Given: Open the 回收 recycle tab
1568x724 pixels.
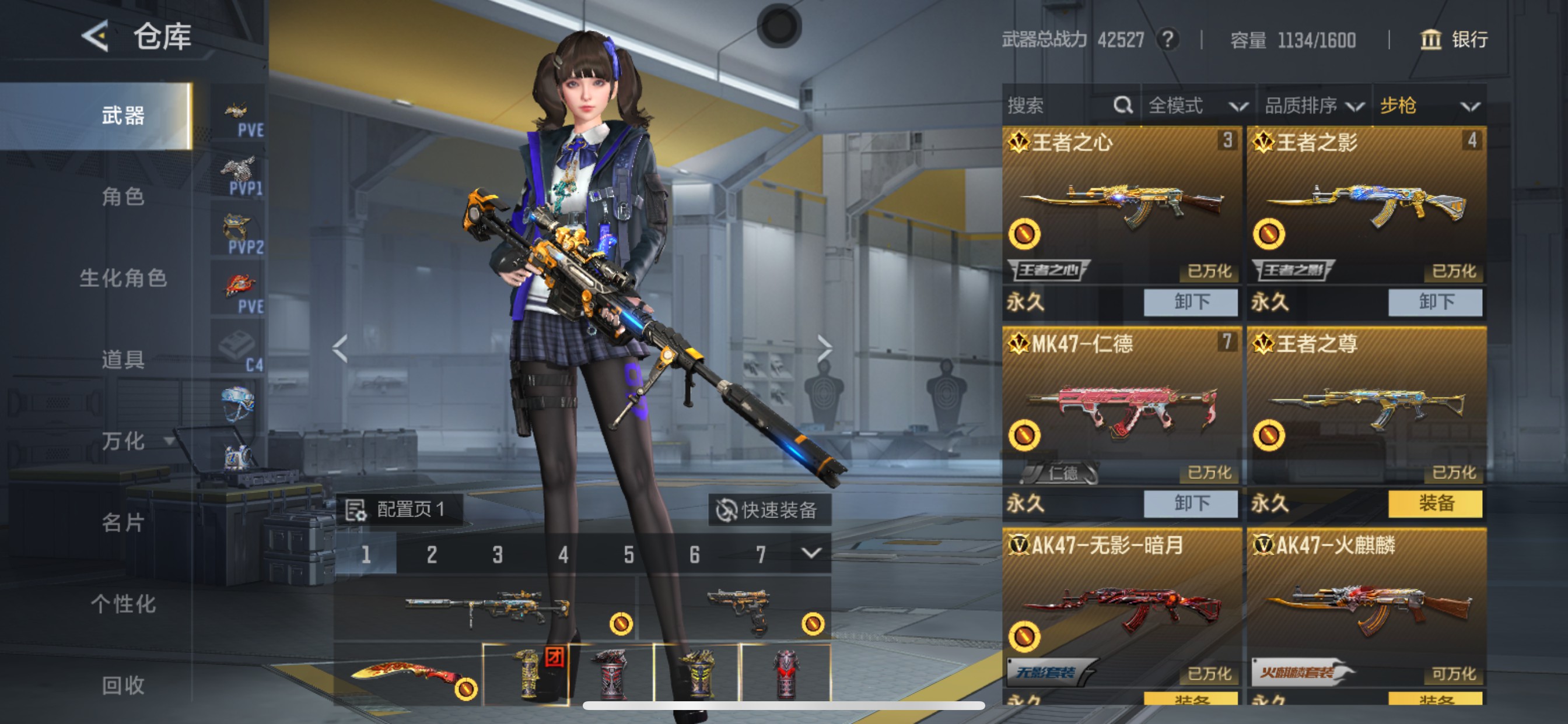Looking at the screenshot, I should pos(123,685).
